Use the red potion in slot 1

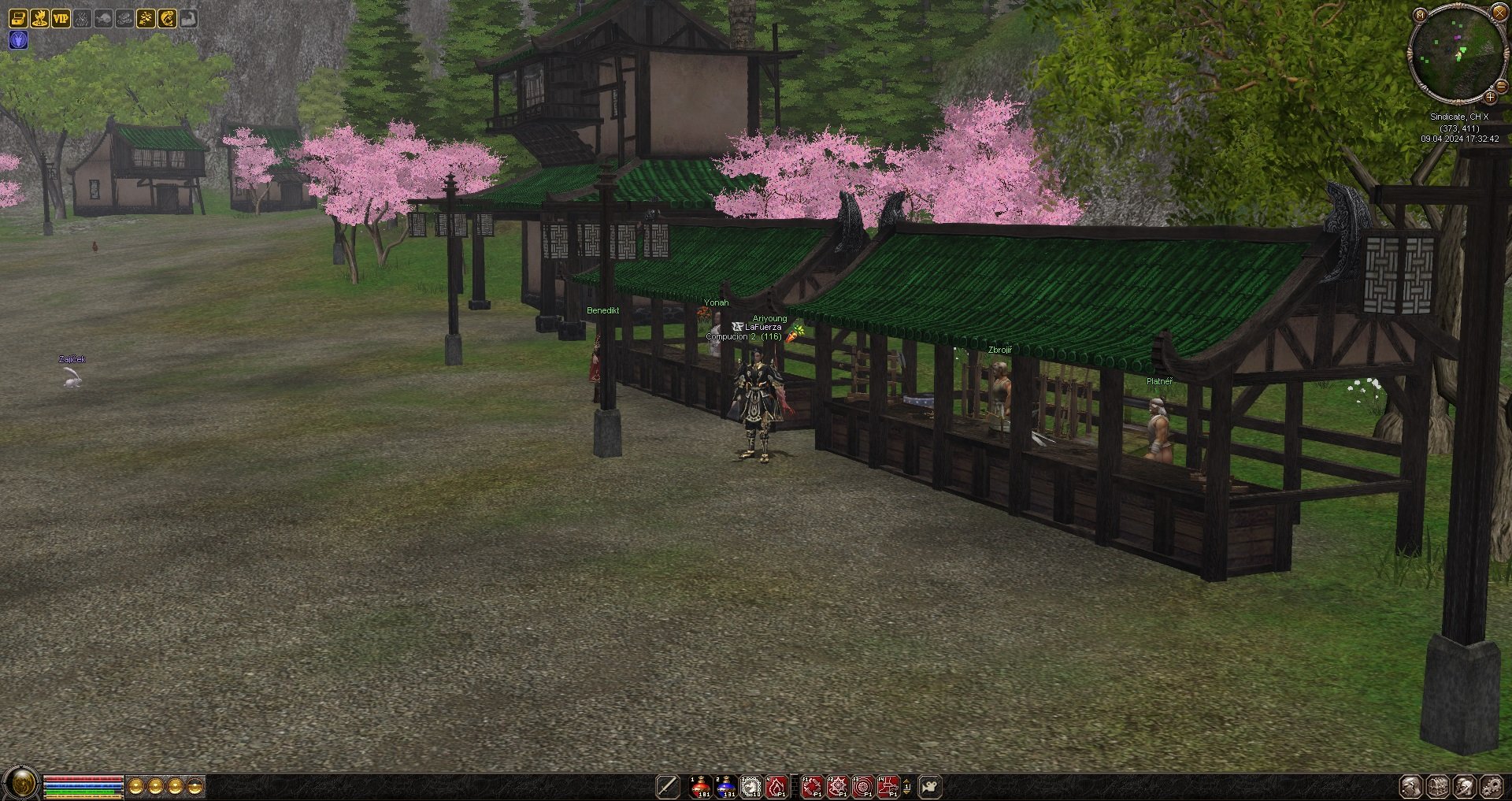[x=701, y=786]
